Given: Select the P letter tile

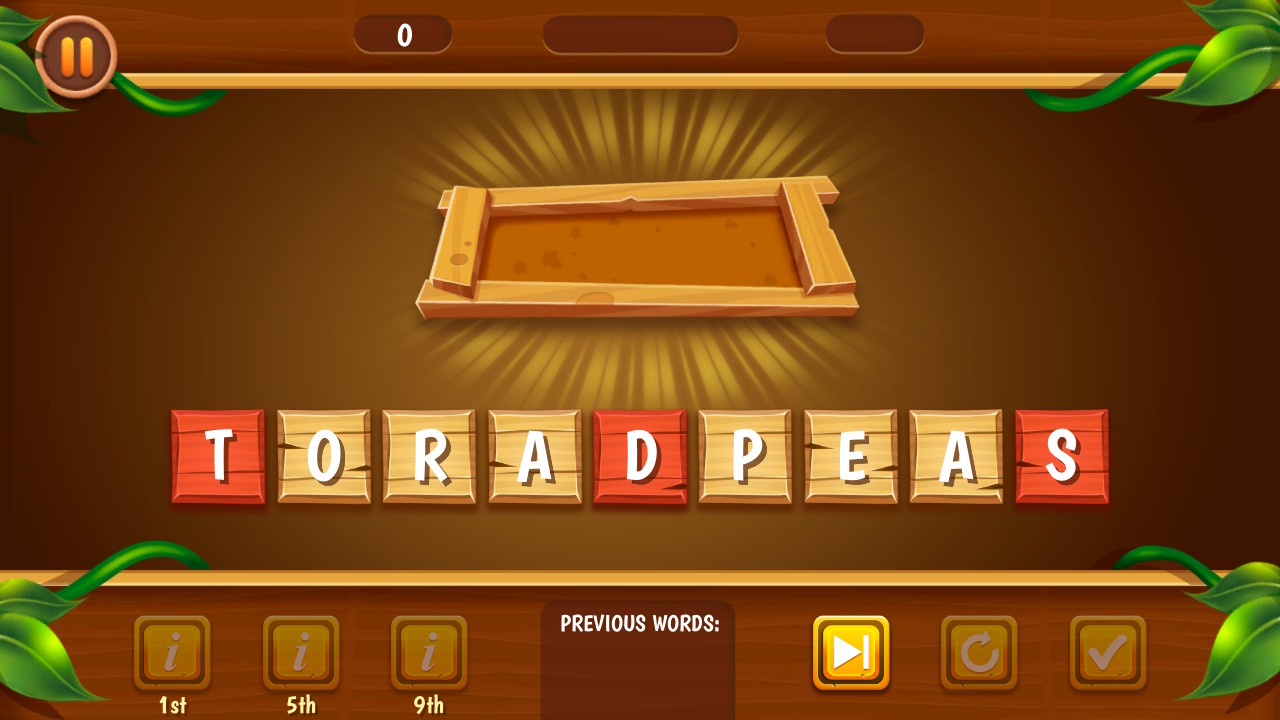Looking at the screenshot, I should (745, 455).
